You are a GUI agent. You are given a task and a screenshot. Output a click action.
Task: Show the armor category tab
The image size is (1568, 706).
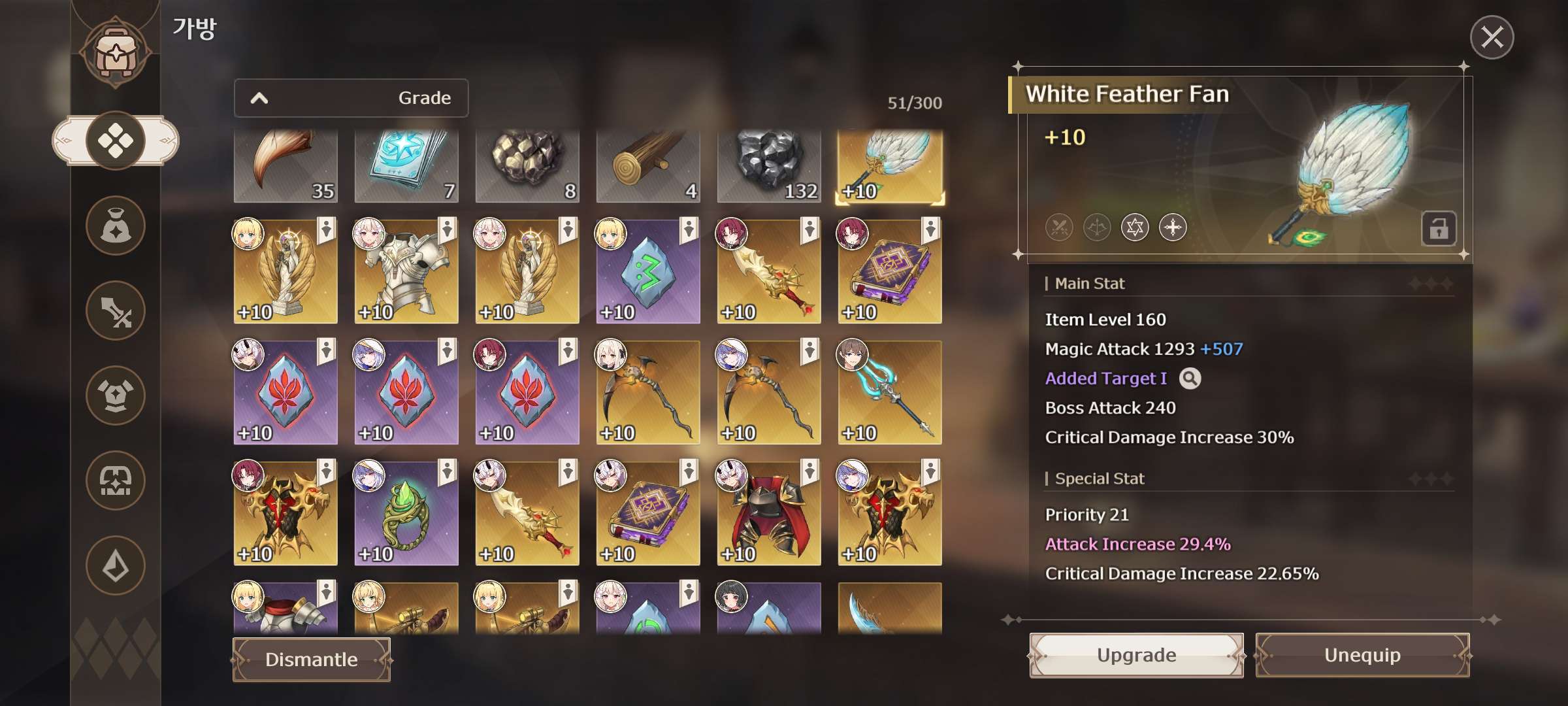pos(116,395)
